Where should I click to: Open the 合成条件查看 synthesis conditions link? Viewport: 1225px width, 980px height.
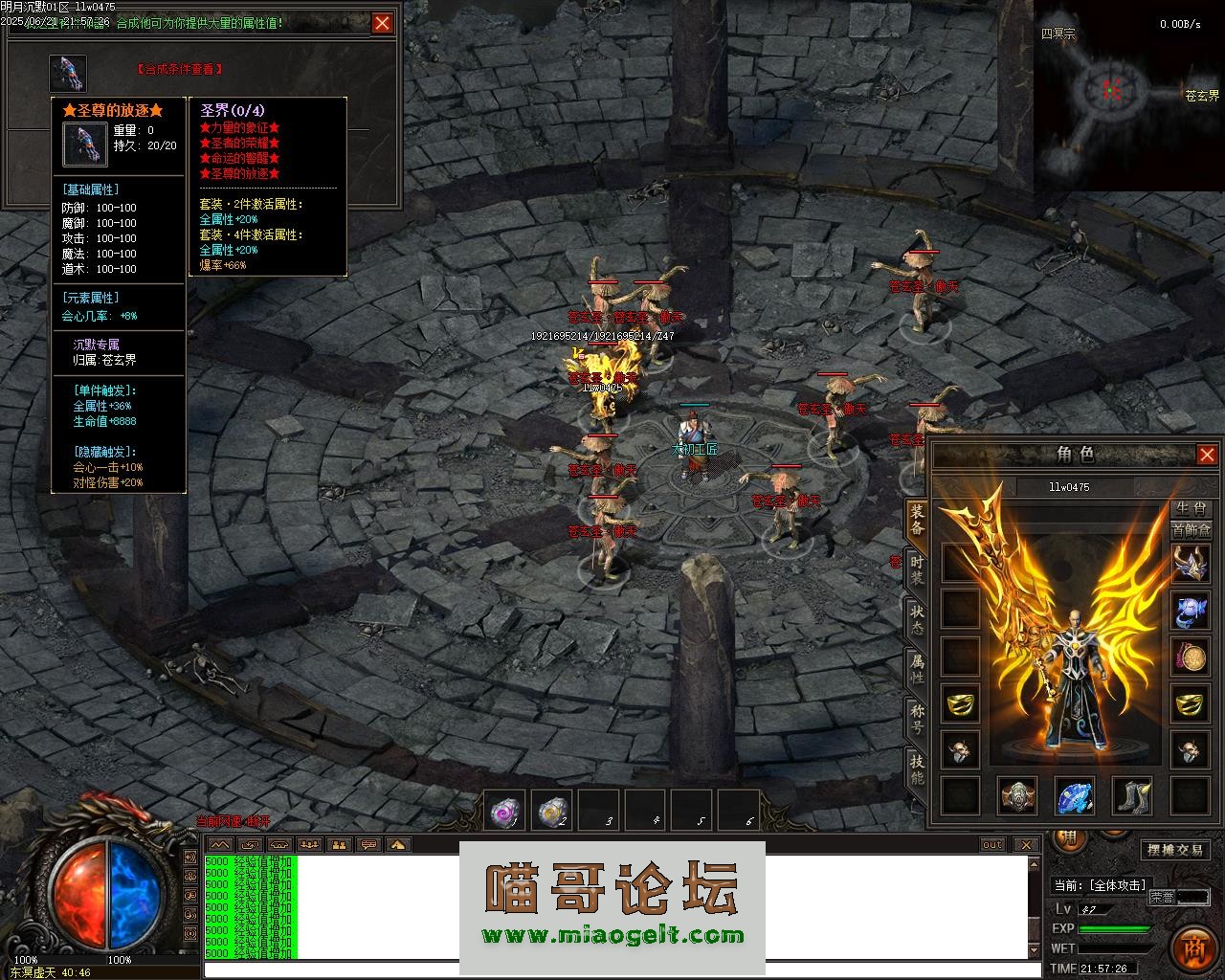180,69
